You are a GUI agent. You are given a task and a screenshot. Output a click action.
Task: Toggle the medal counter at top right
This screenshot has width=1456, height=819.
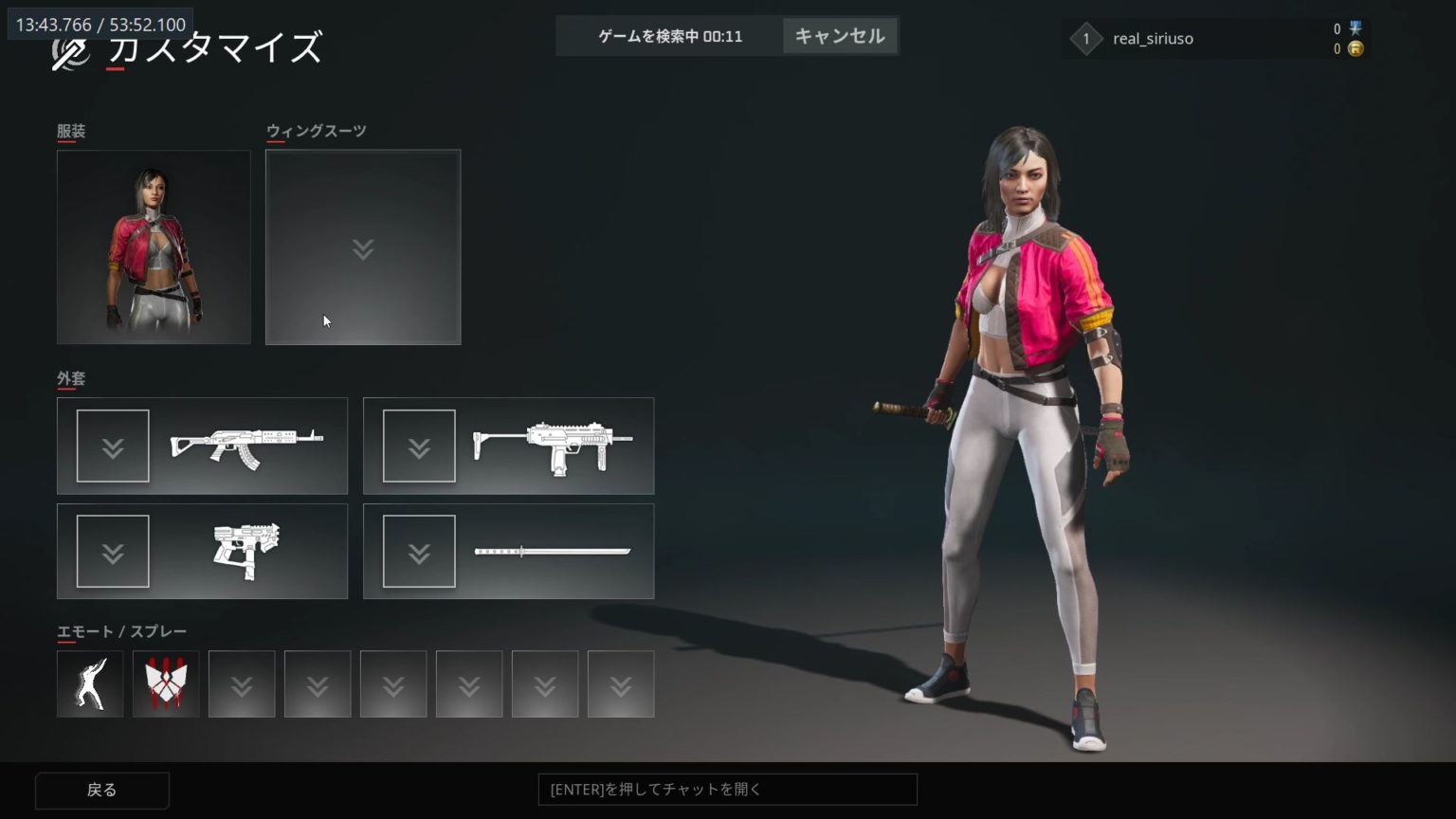pyautogui.click(x=1356, y=28)
